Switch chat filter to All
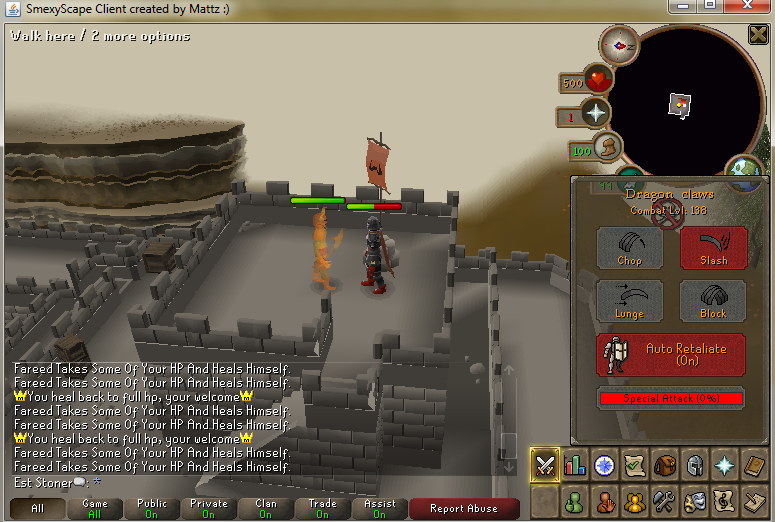The width and height of the screenshot is (775, 522). coord(38,509)
